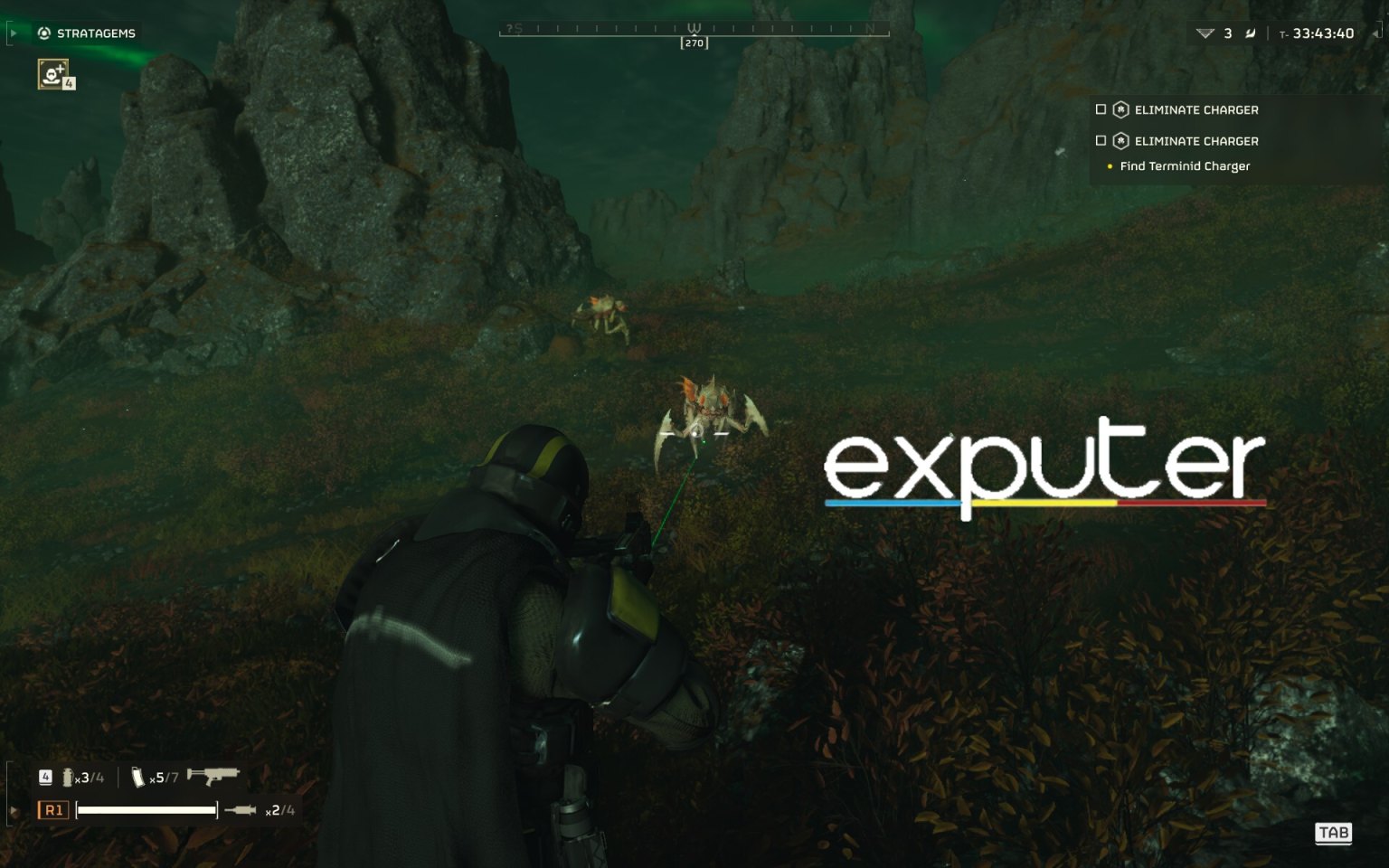The width and height of the screenshot is (1389, 868).
Task: Open the Stratagems panel icon
Action: [x=44, y=33]
